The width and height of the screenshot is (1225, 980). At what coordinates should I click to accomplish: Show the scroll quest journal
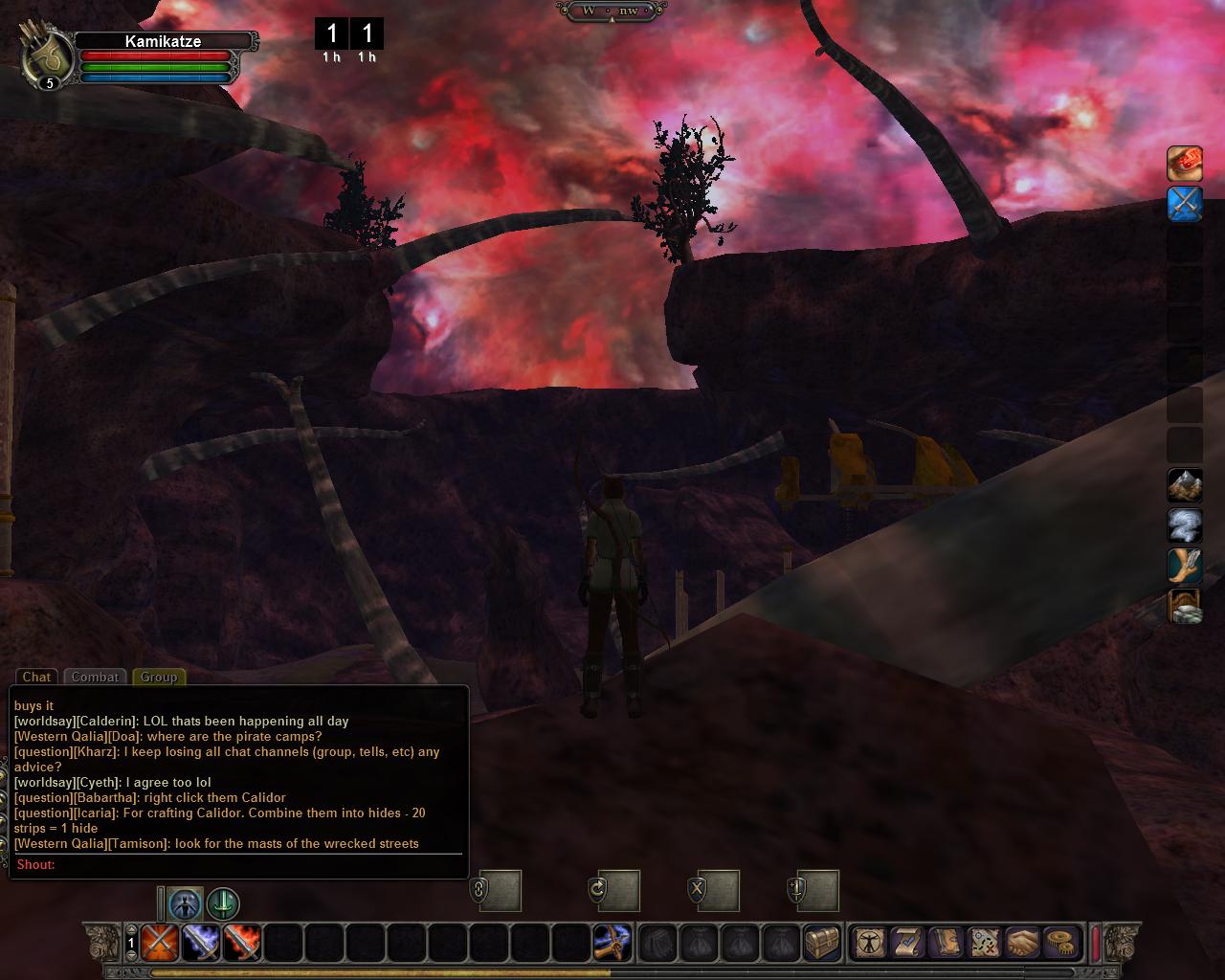tap(907, 943)
